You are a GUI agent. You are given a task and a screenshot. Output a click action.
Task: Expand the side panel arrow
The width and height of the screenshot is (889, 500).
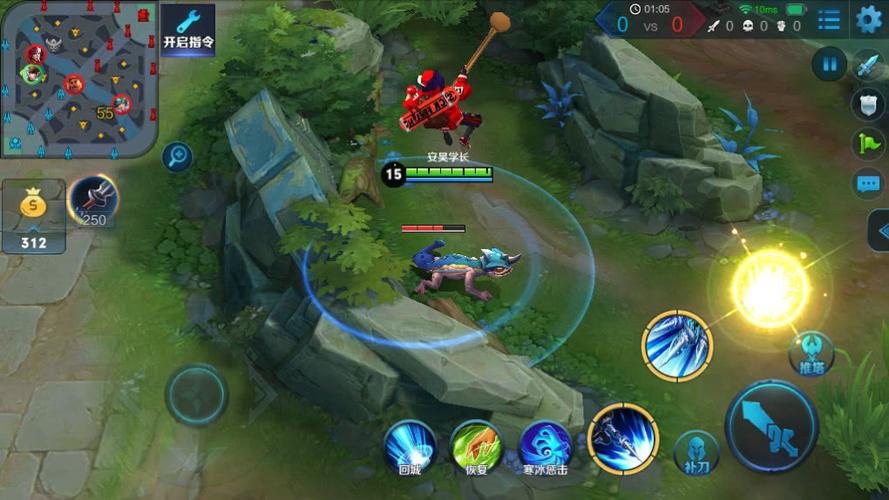[x=880, y=232]
